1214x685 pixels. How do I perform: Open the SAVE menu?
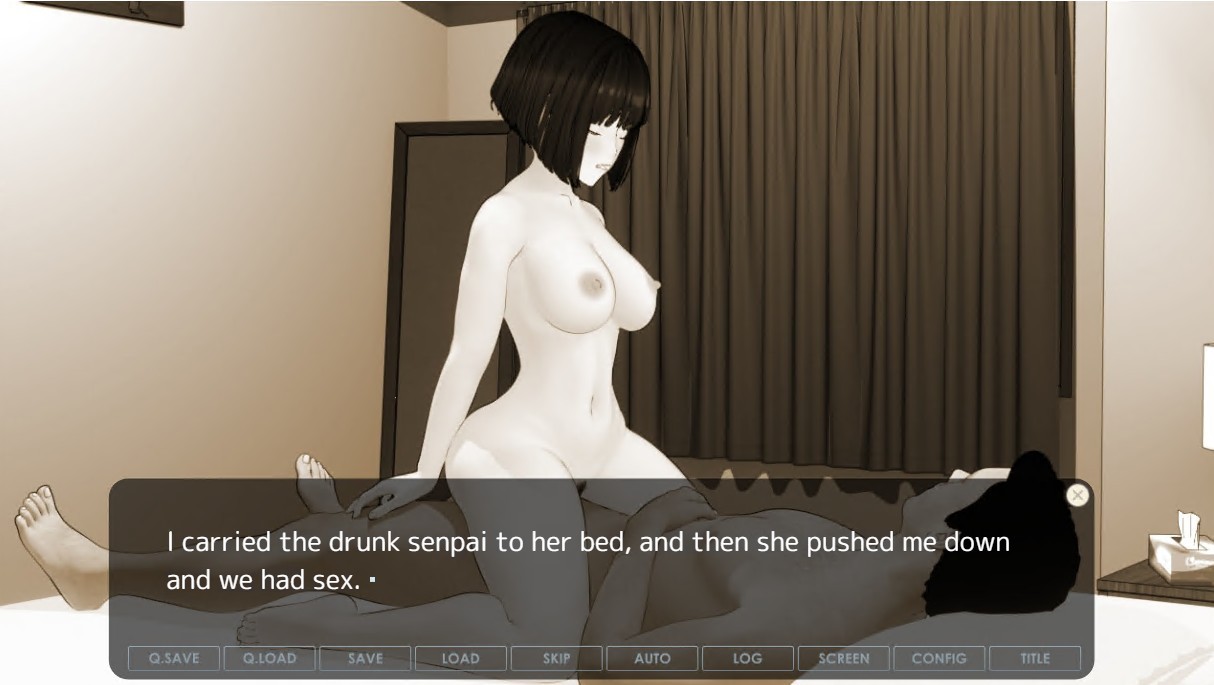click(365, 658)
